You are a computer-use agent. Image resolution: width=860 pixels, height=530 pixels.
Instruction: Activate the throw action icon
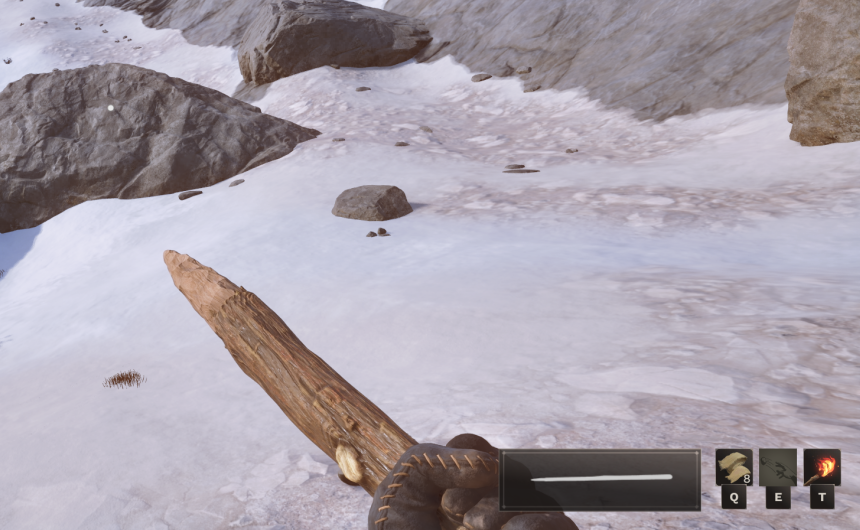tap(778, 467)
